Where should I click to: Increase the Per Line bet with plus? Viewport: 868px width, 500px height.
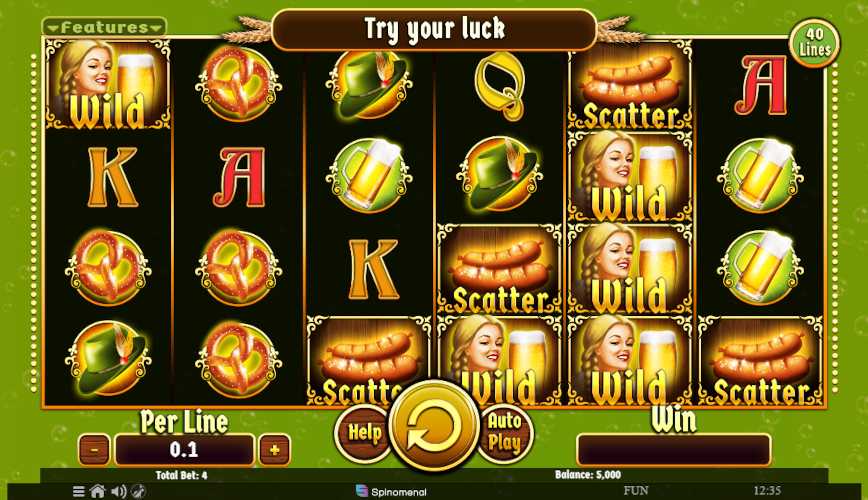(273, 450)
